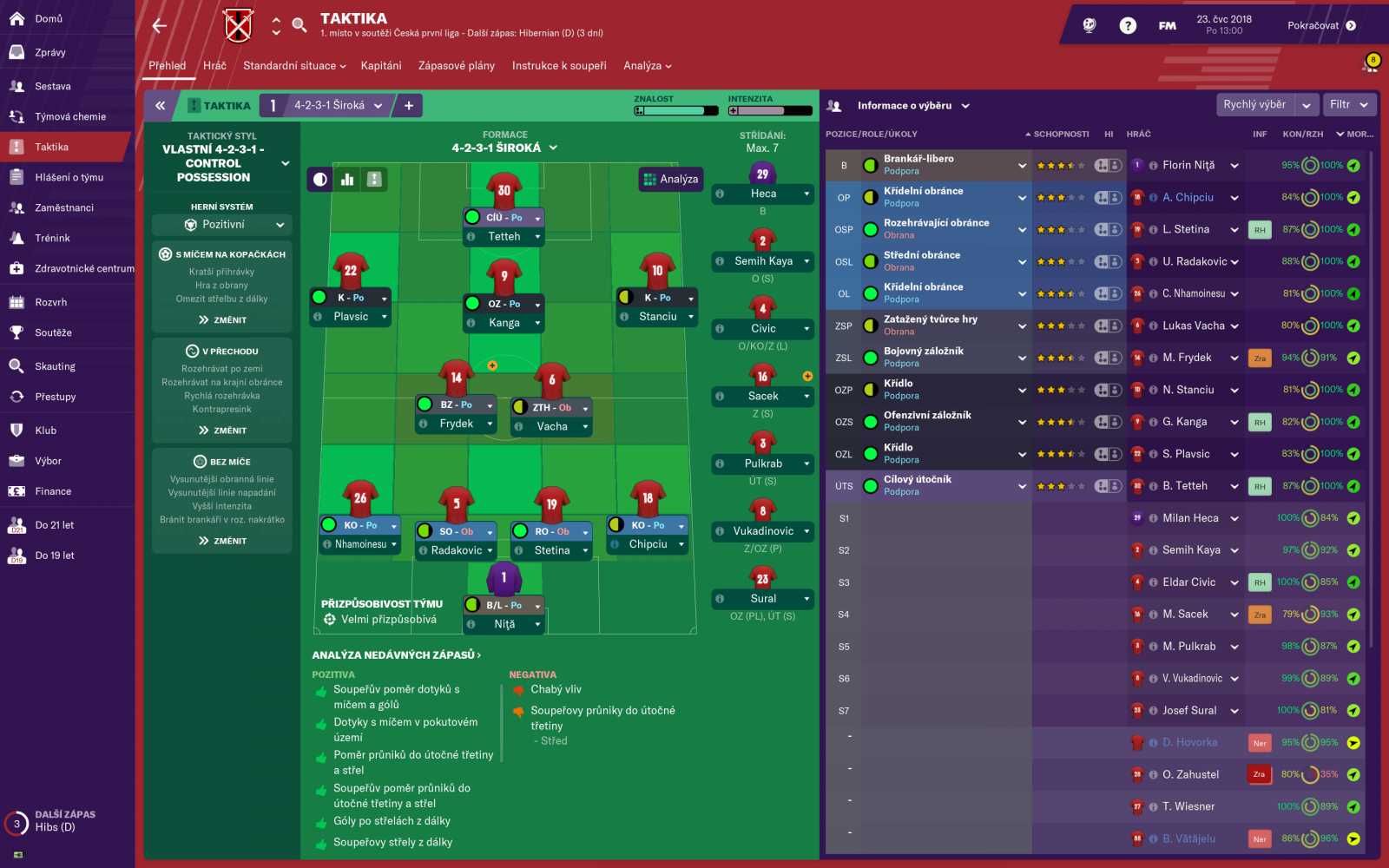Expand Florin Niţă's Brankář-libero role dropdown
Image resolution: width=1389 pixels, height=868 pixels.
tap(1023, 164)
